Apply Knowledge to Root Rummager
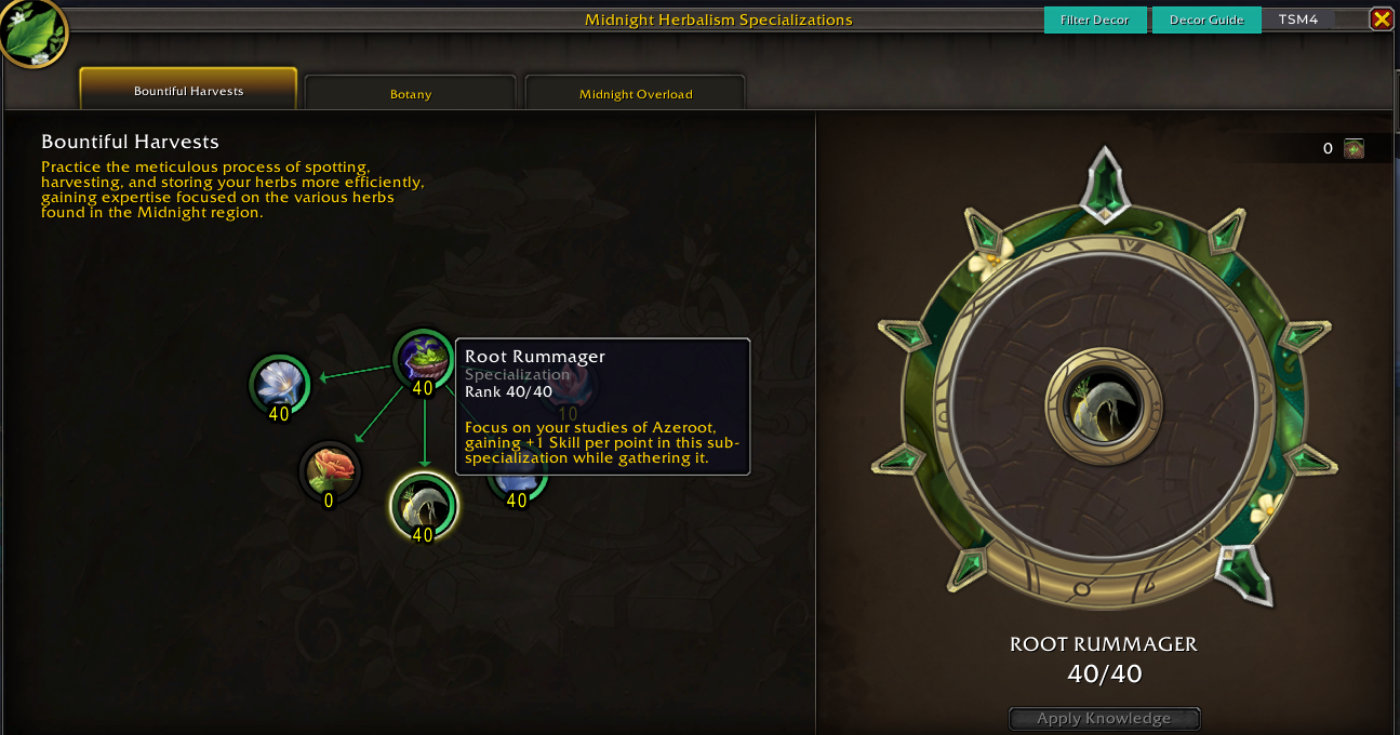 click(x=1104, y=718)
